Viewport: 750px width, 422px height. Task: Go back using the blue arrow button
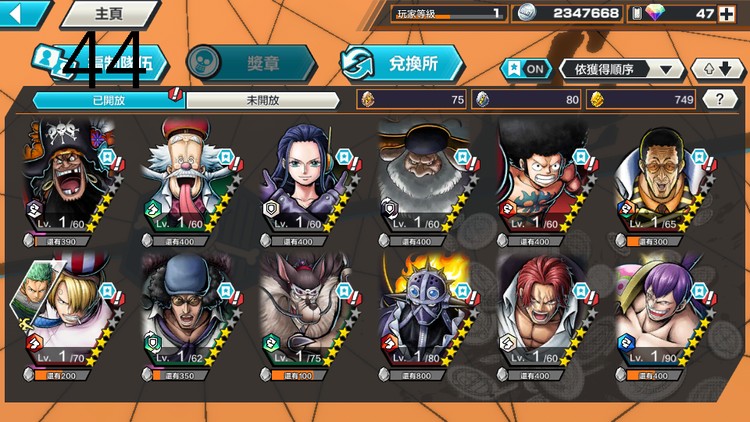click(24, 14)
